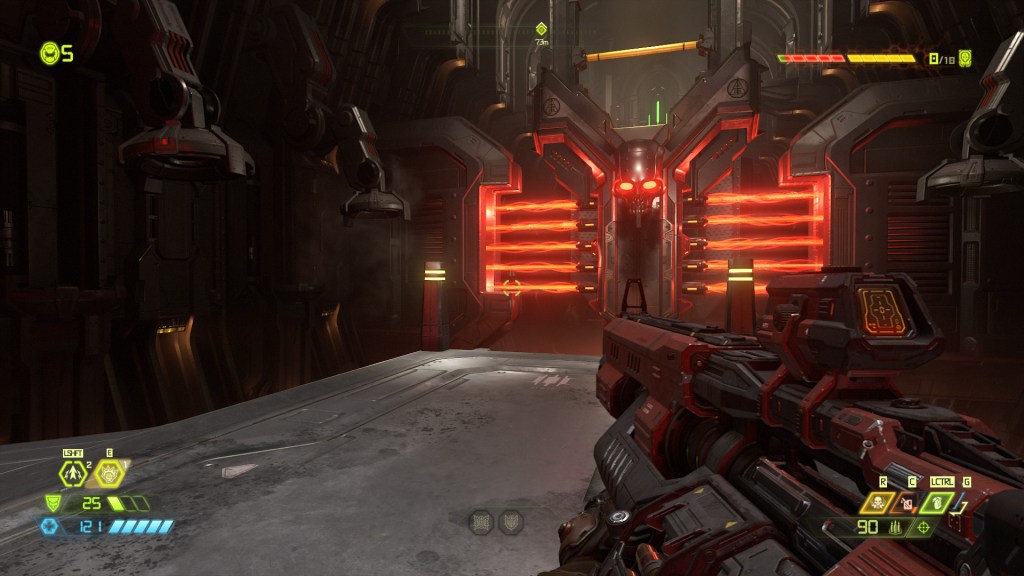1024x576 pixels.
Task: Throw a frag grenade via its icon
Action: coord(940,503)
